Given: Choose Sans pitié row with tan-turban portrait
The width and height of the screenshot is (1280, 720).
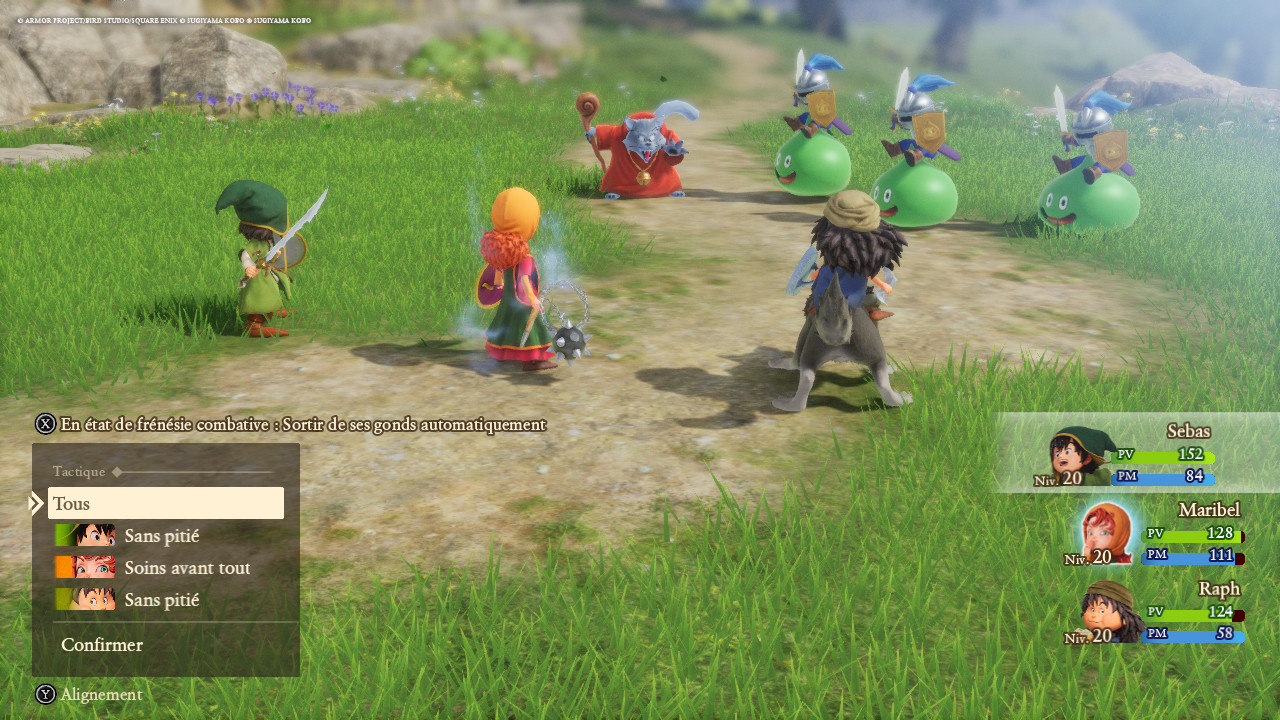Looking at the screenshot, I should click(162, 600).
